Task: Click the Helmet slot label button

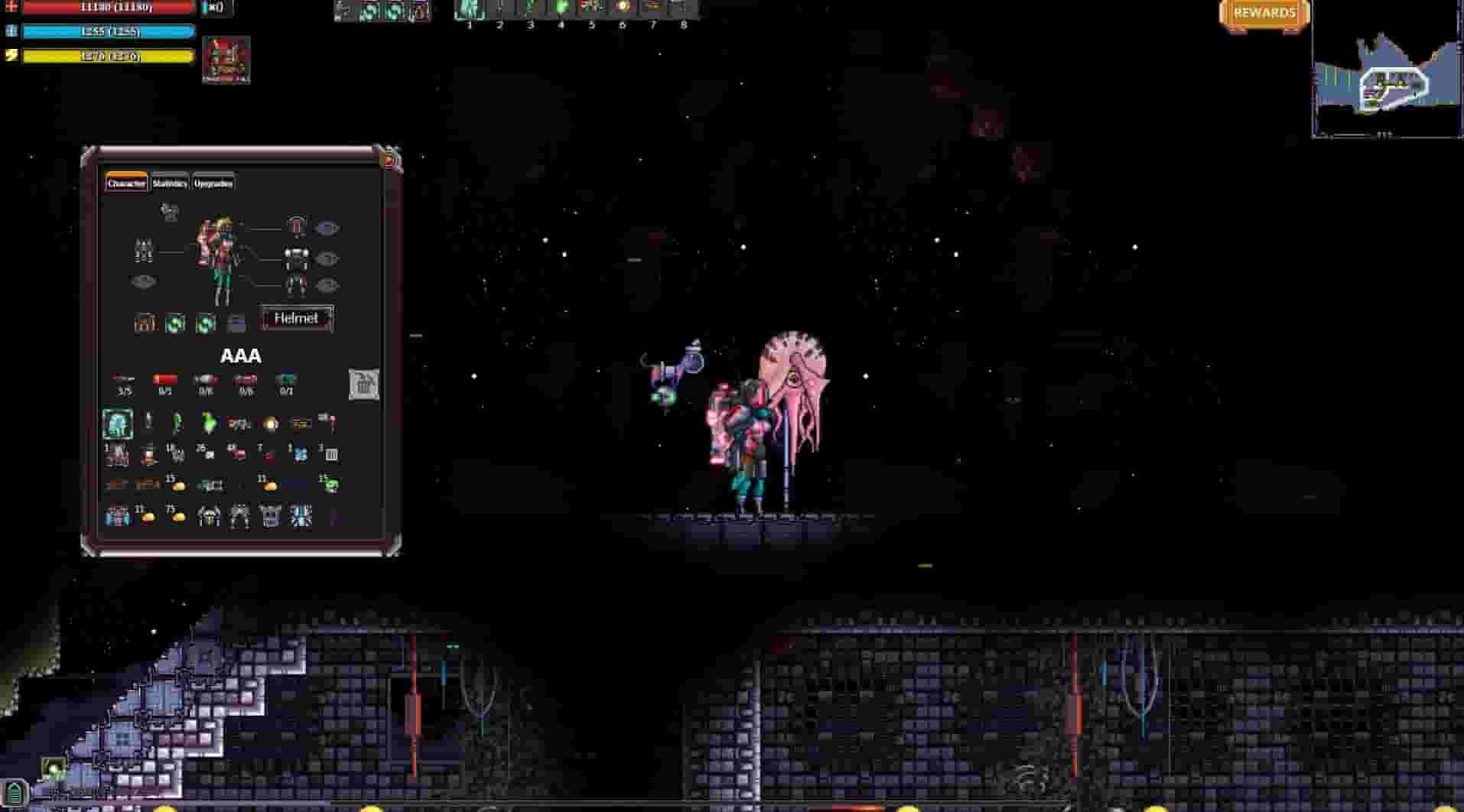Action: (297, 319)
